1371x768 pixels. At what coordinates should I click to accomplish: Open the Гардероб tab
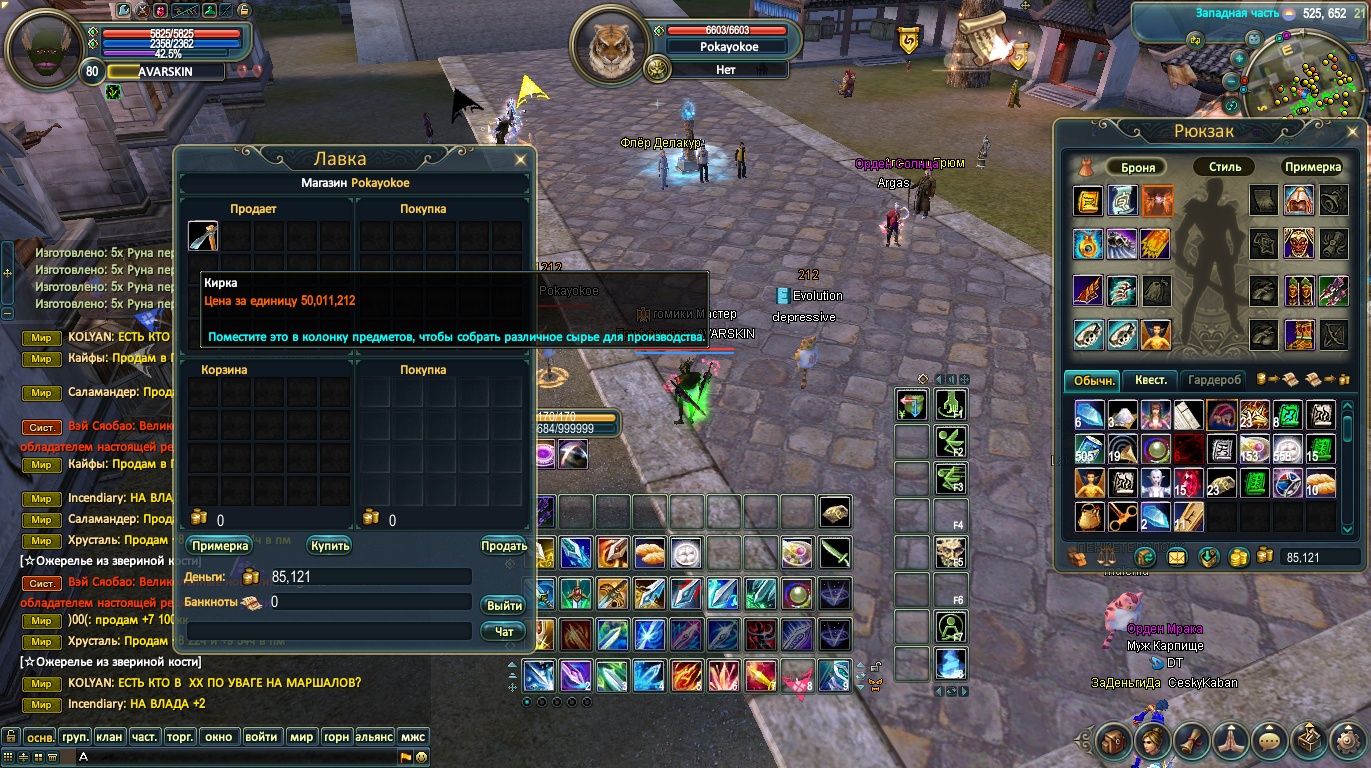click(1216, 380)
